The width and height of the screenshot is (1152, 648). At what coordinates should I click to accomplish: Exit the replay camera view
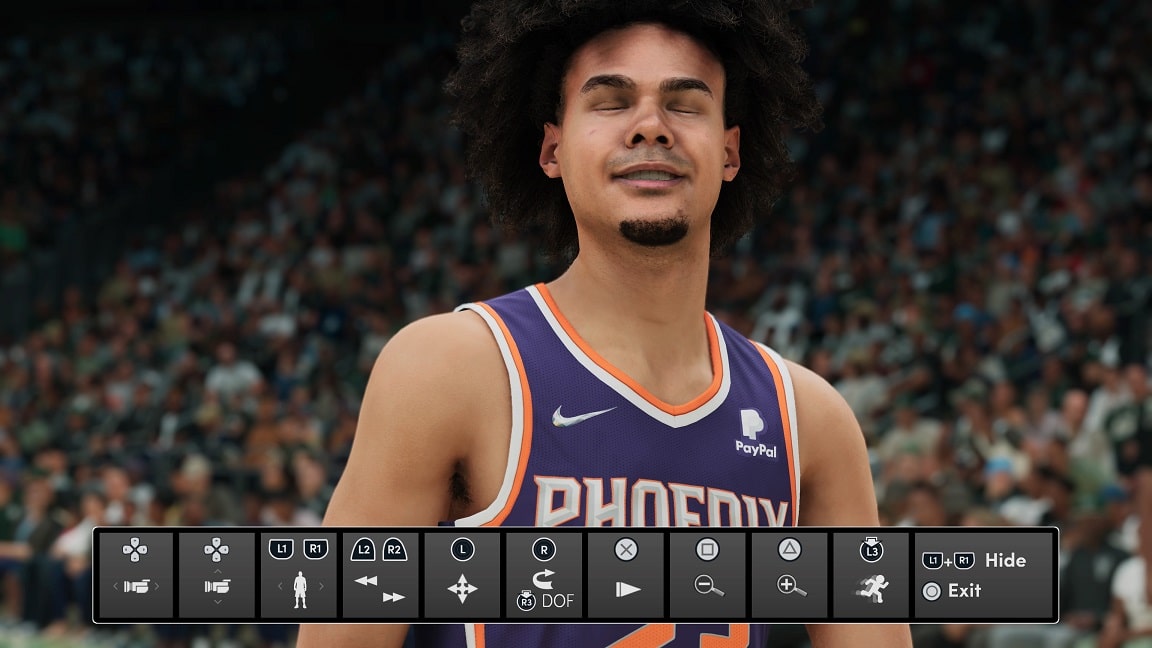point(964,590)
